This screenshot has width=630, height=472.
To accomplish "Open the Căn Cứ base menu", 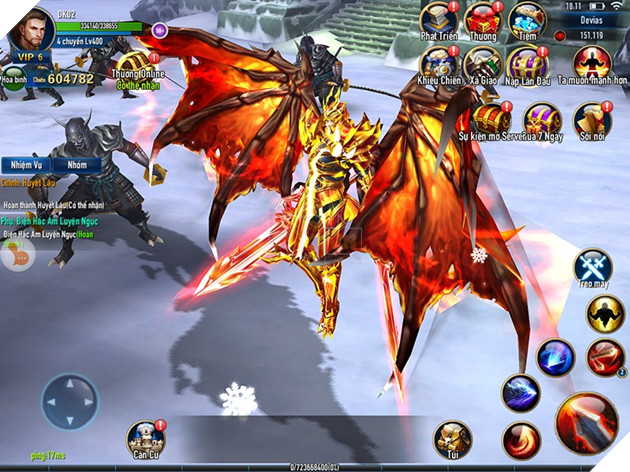I will (x=146, y=439).
